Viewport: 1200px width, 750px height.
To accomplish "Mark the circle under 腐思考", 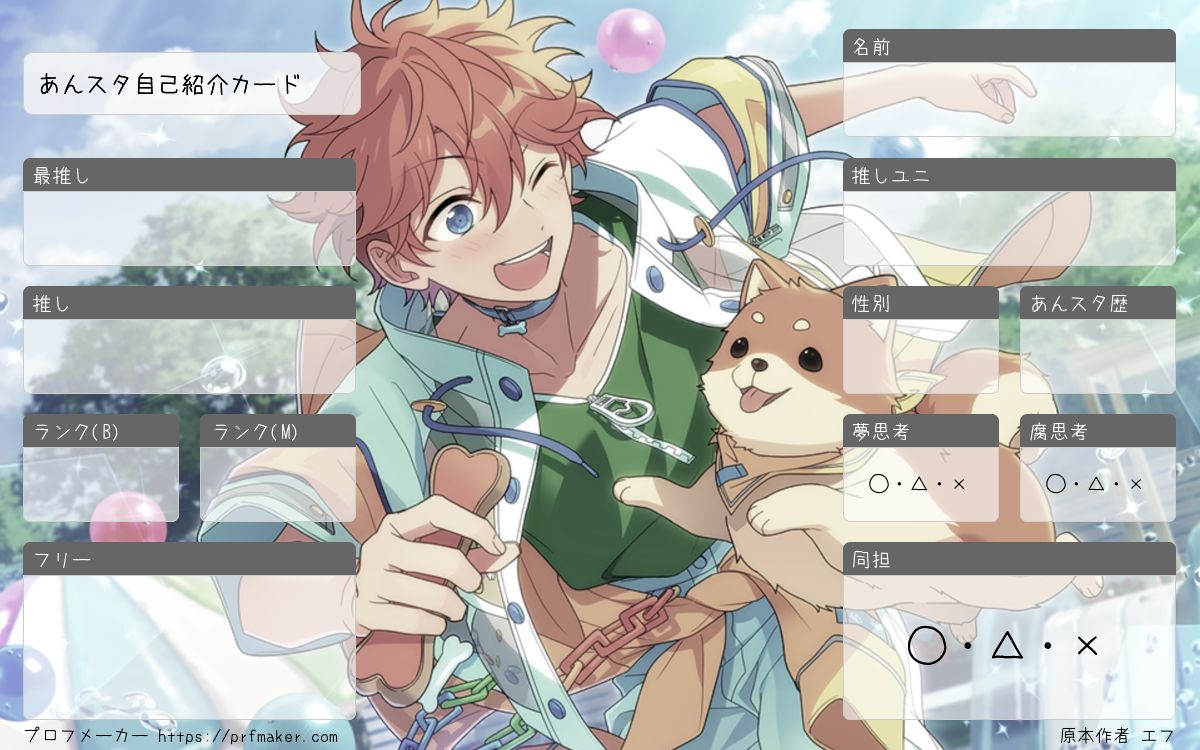I will pyautogui.click(x=1056, y=484).
